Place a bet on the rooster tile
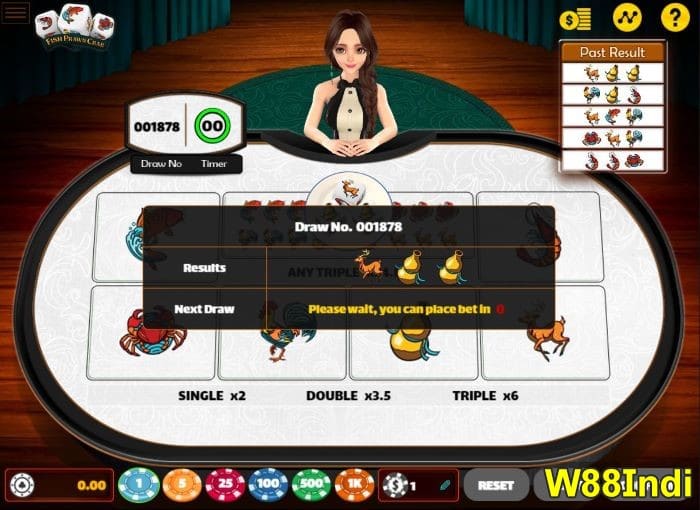This screenshot has width=700, height=510. coord(283,334)
